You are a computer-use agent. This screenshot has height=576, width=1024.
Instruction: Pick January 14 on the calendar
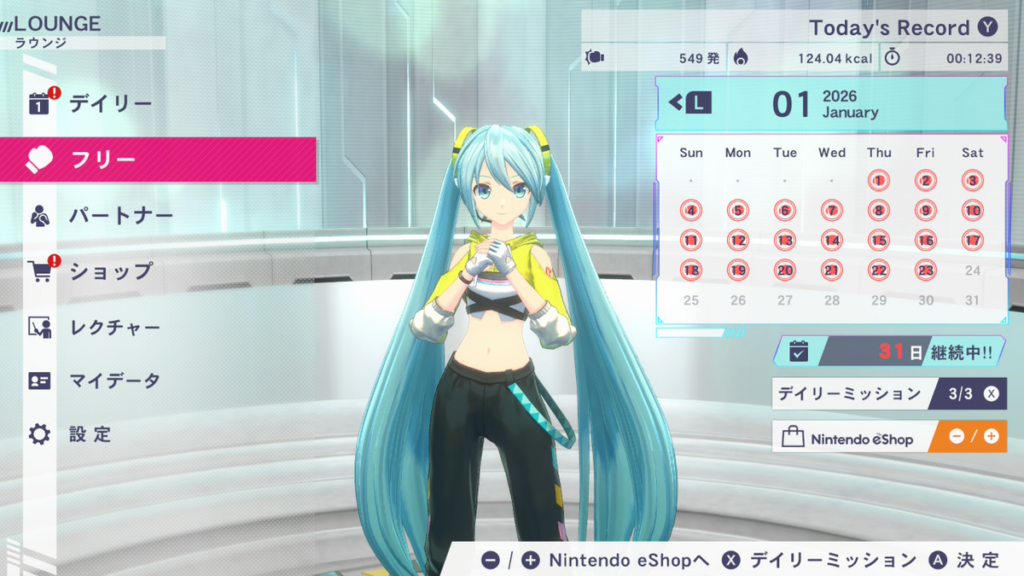coord(832,240)
